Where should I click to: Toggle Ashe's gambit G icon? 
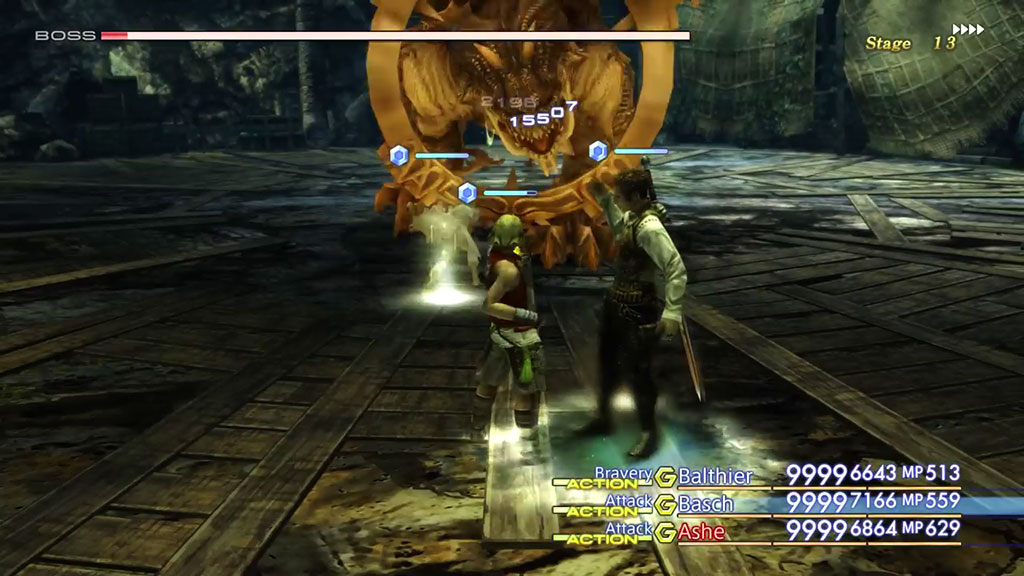665,532
